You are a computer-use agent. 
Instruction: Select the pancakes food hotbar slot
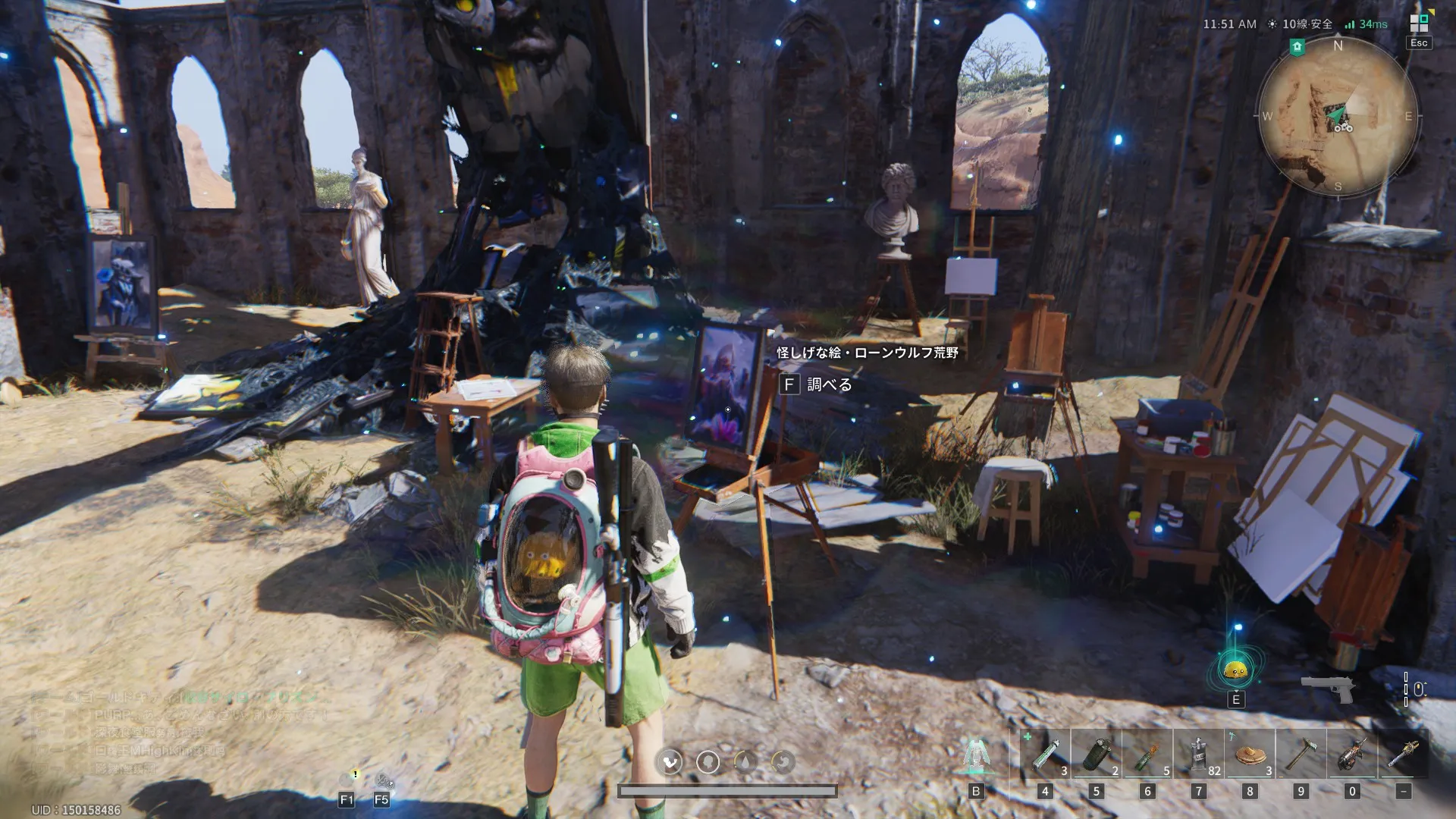(x=1250, y=755)
